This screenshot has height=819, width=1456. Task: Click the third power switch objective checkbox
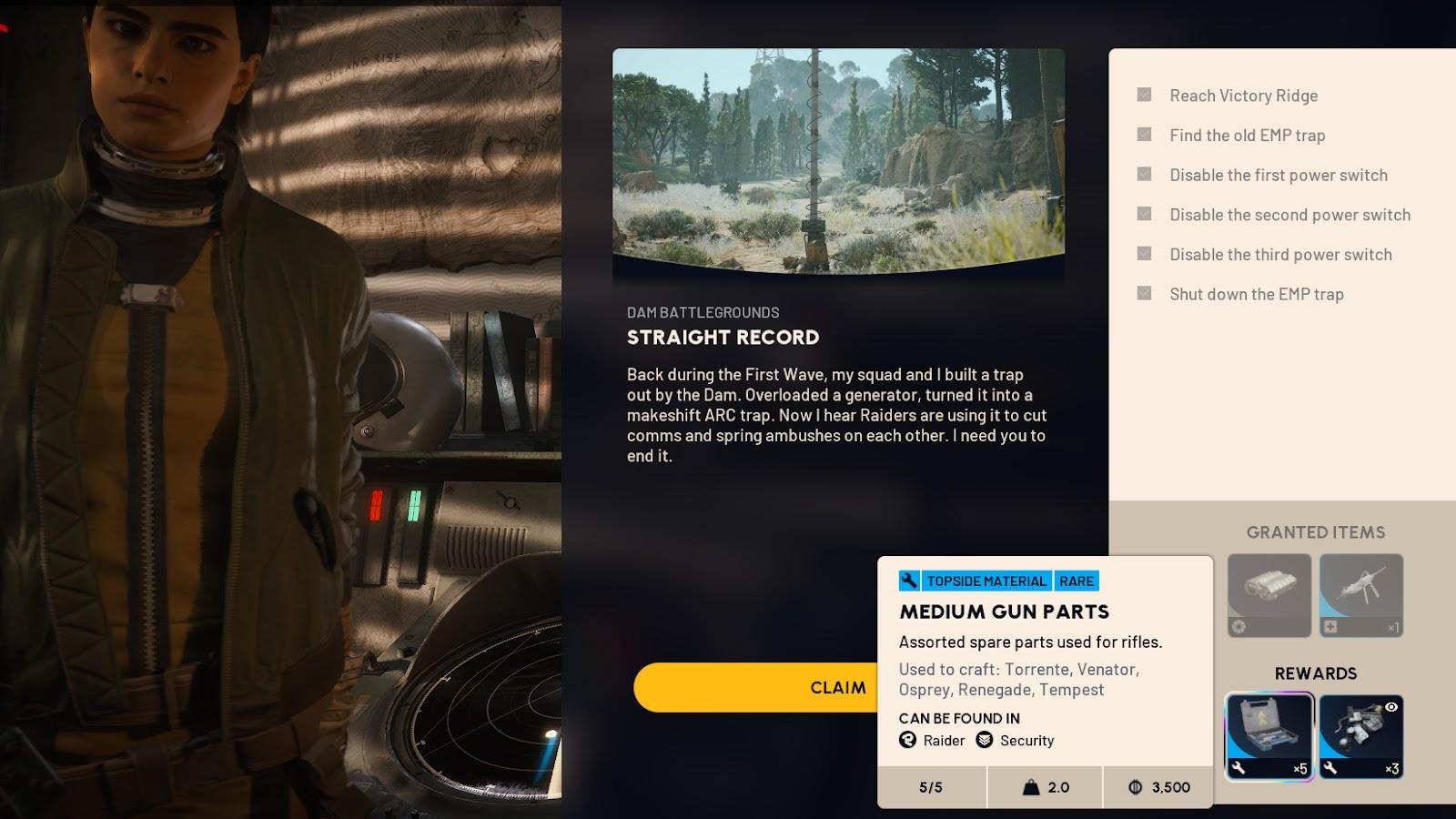pyautogui.click(x=1145, y=254)
